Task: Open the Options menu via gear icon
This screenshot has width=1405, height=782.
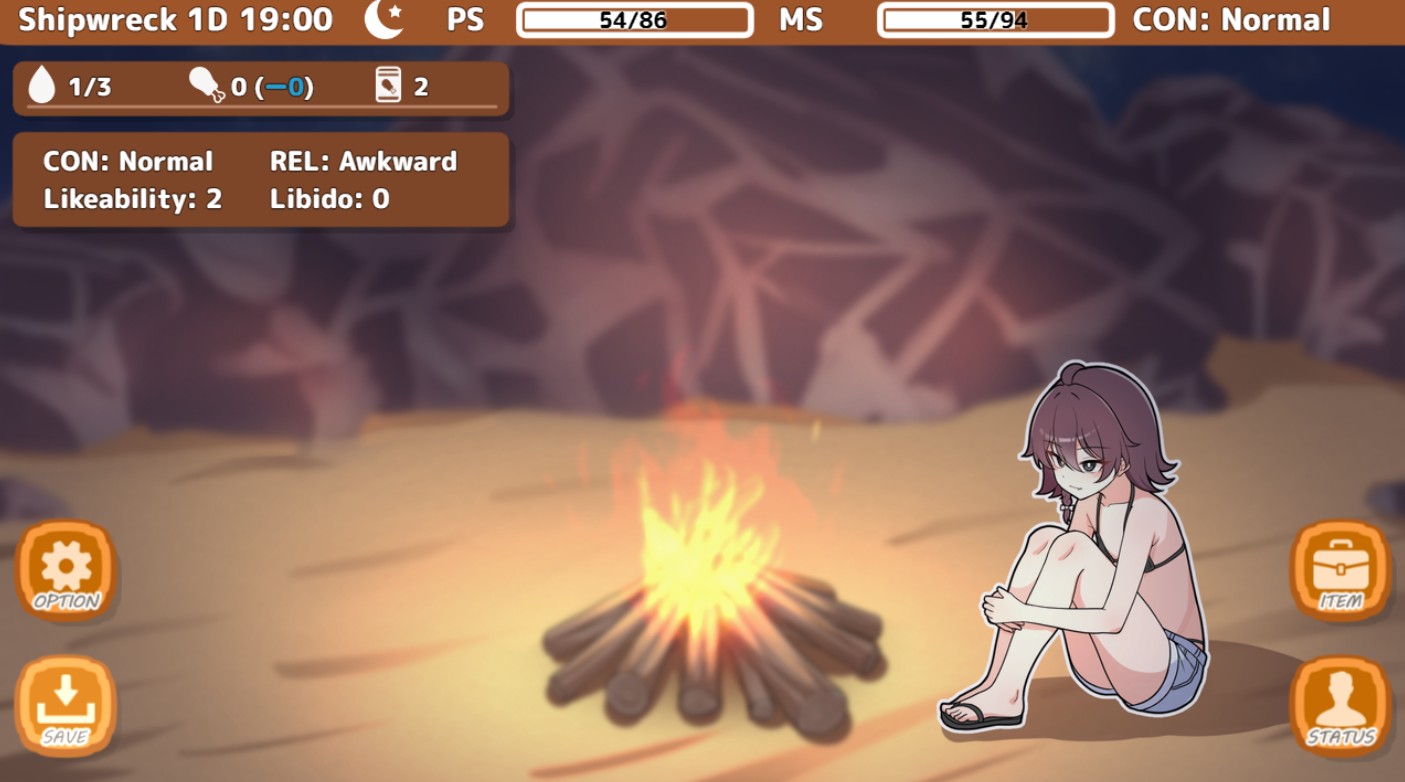Action: coord(64,570)
